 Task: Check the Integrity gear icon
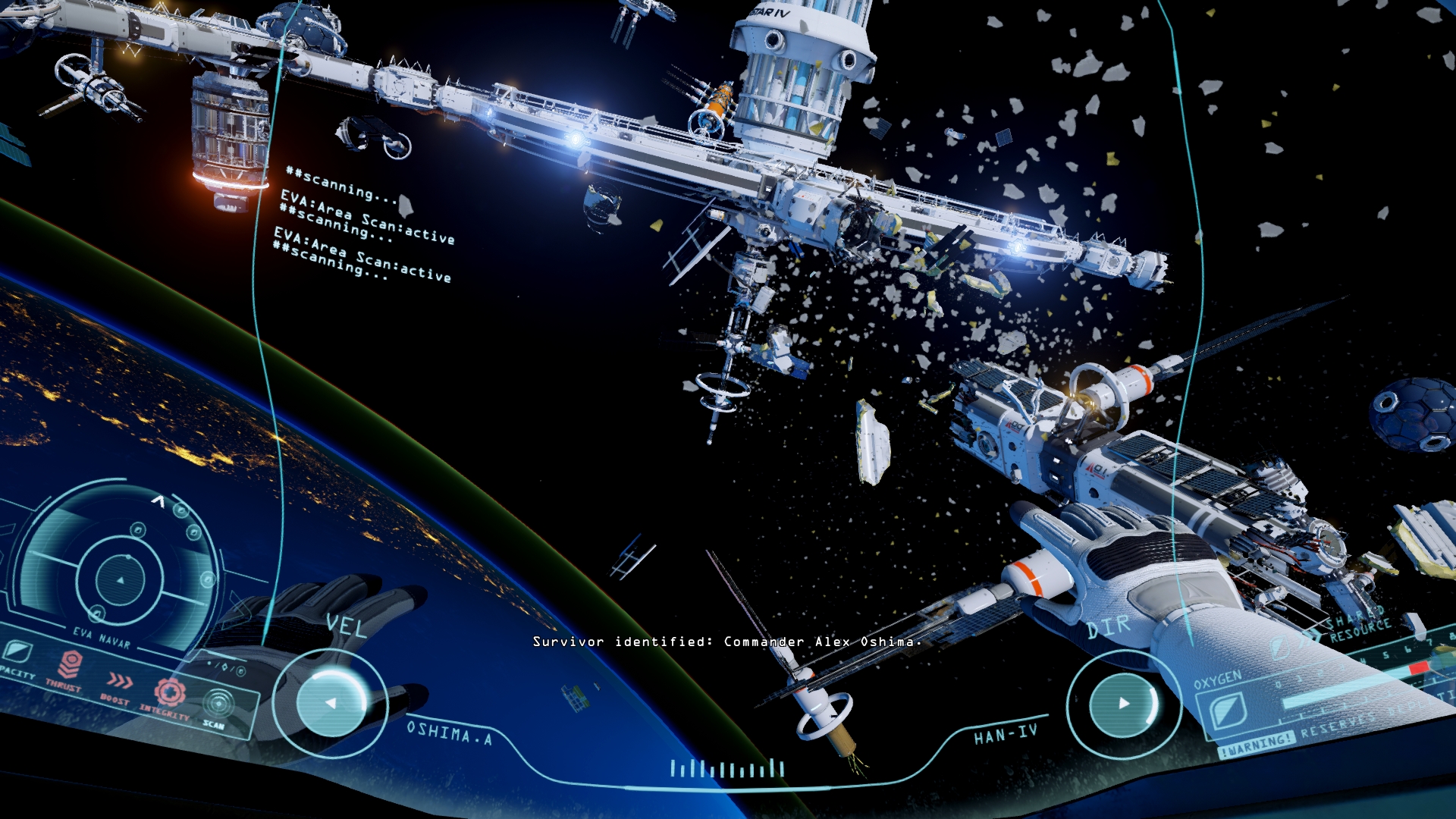[170, 692]
